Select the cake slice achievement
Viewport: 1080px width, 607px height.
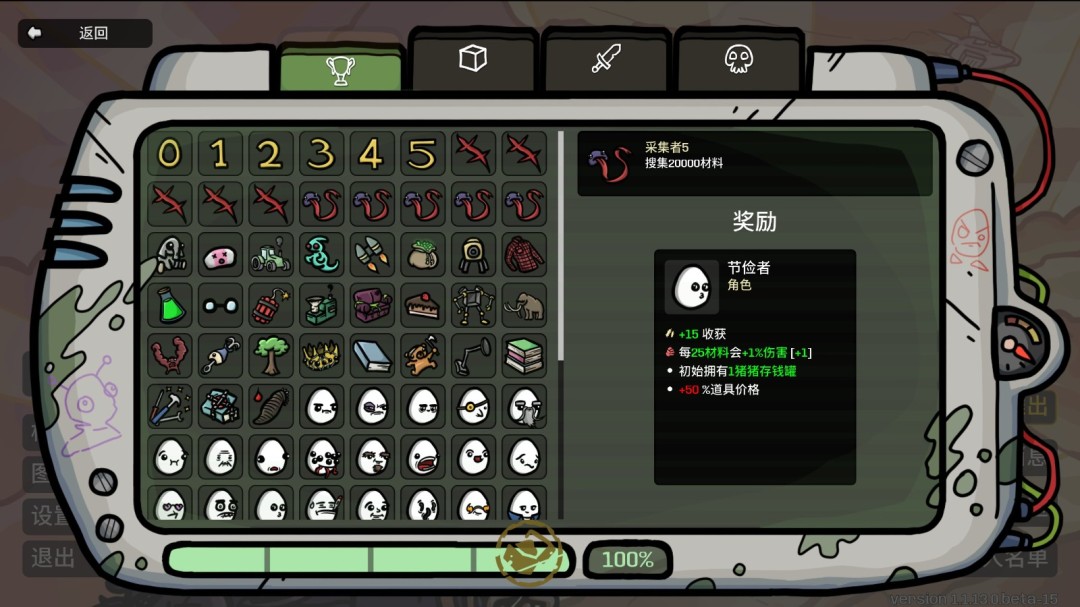point(423,305)
